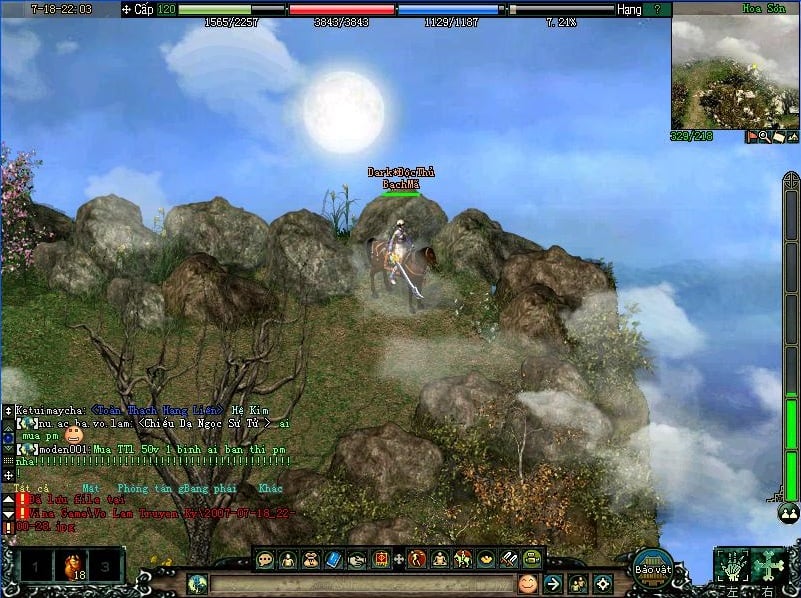
Task: Click the speech bubble icon in the toolbar
Action: coord(265,560)
